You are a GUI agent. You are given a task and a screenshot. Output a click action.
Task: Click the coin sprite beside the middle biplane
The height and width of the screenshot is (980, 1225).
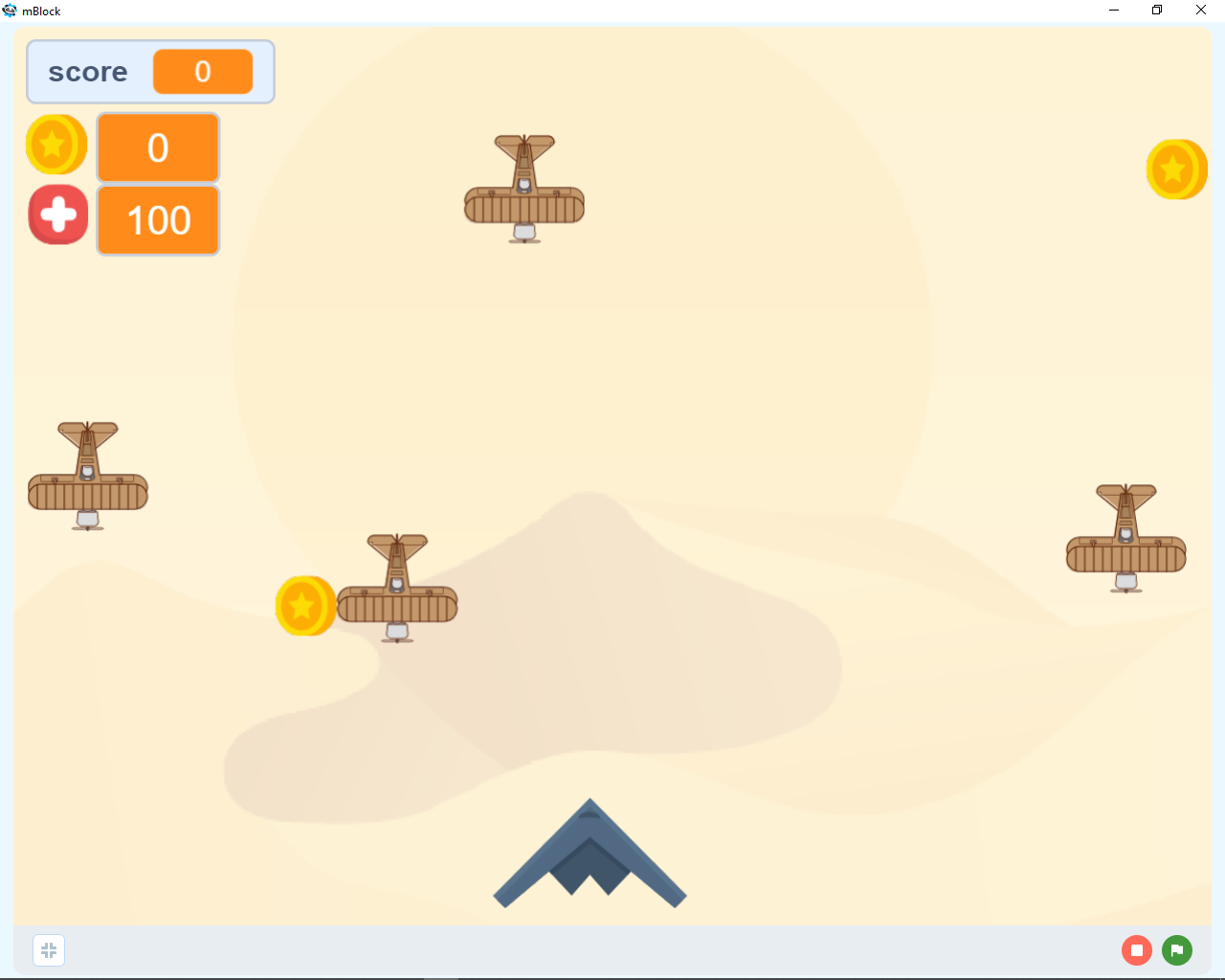point(305,606)
